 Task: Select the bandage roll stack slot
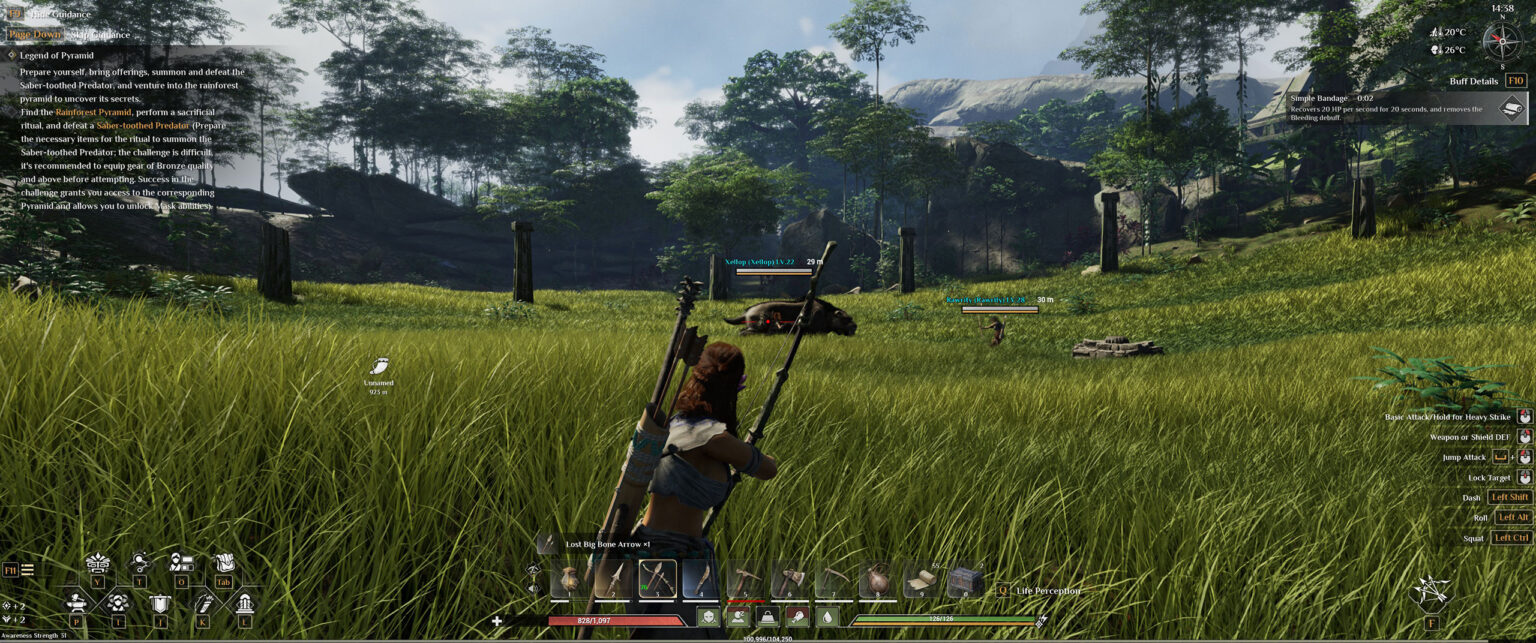tap(921, 580)
